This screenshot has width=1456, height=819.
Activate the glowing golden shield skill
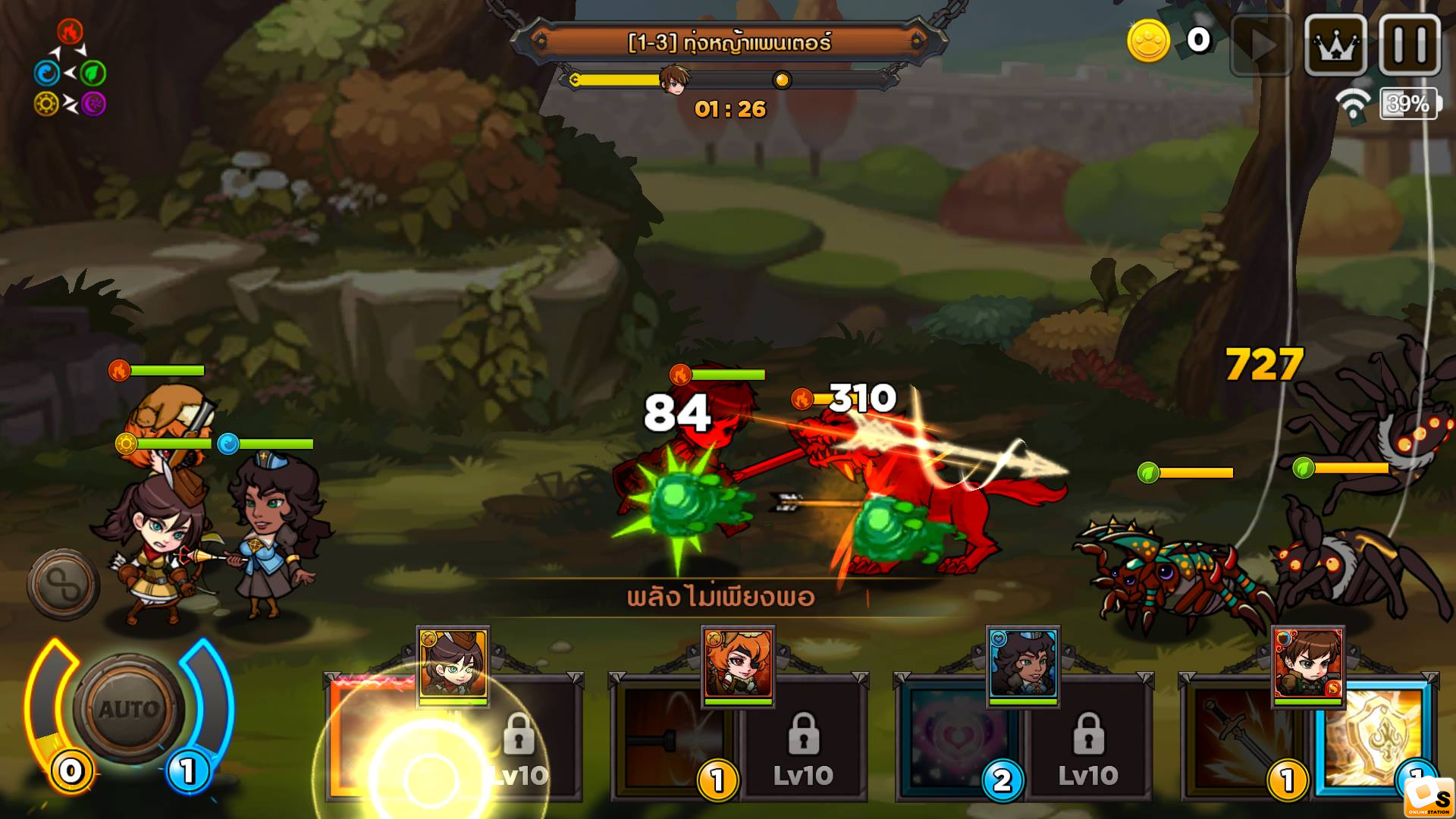coord(1373,739)
